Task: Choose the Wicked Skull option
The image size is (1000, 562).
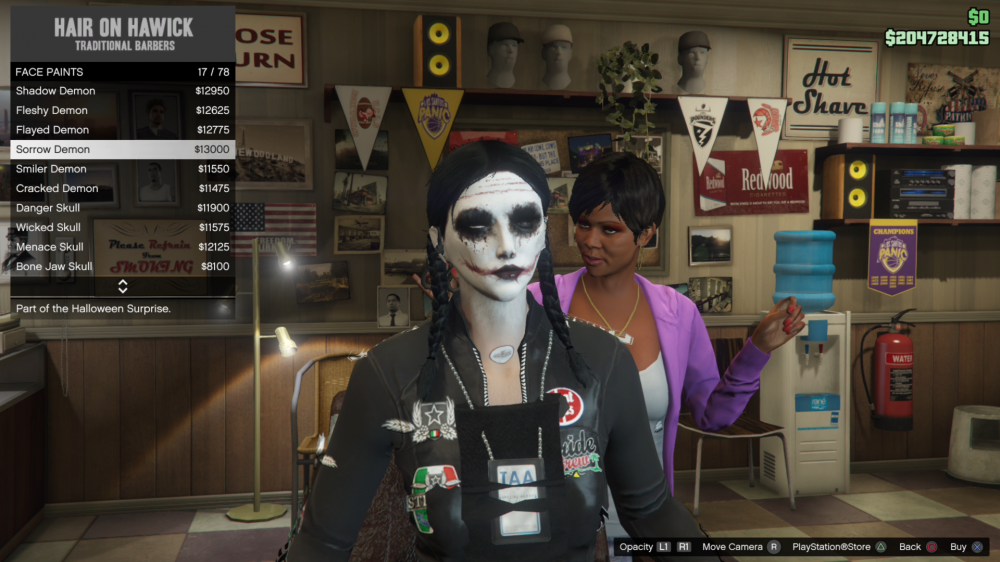Action: (123, 227)
